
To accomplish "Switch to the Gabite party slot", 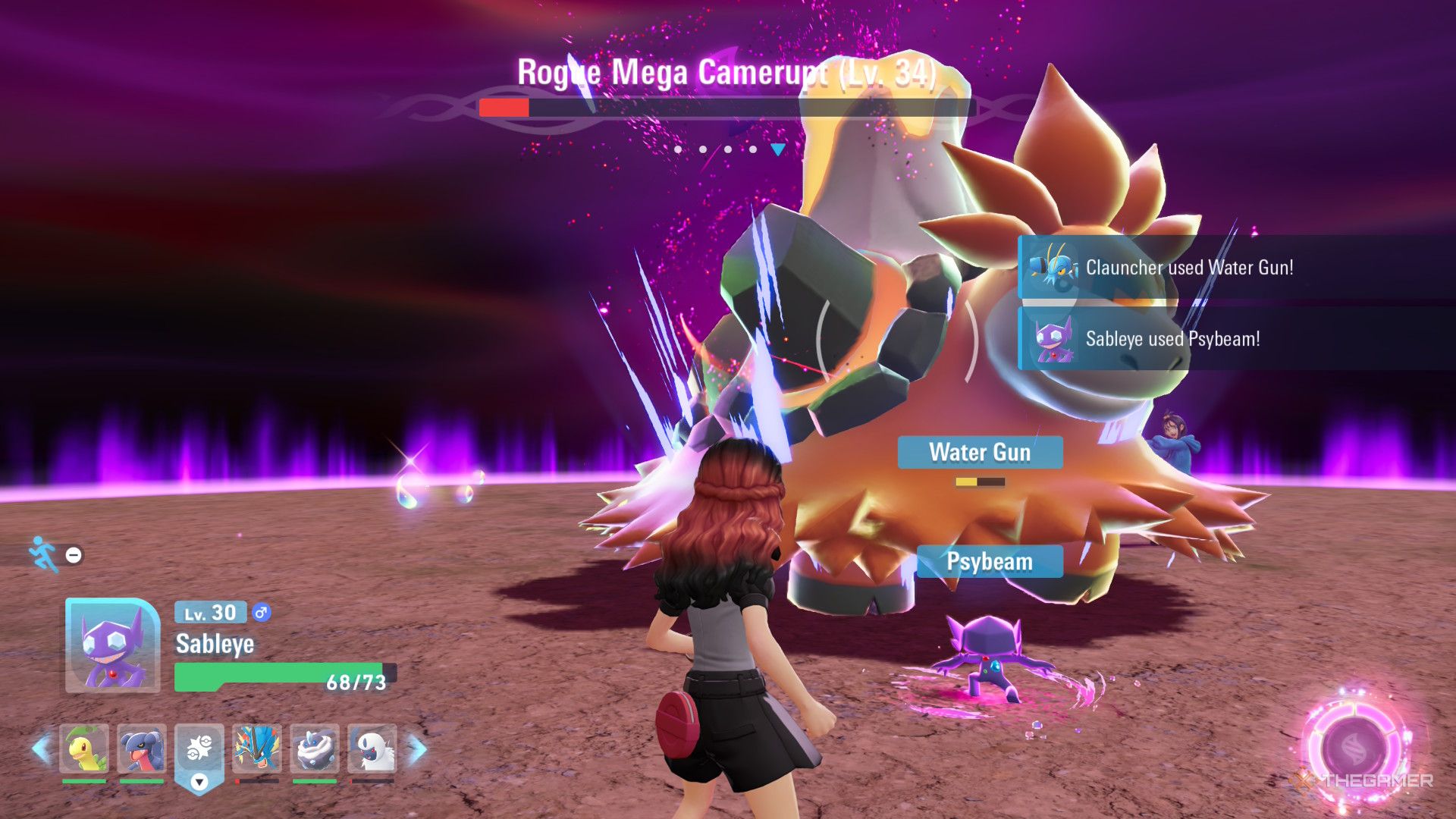I will [x=142, y=748].
